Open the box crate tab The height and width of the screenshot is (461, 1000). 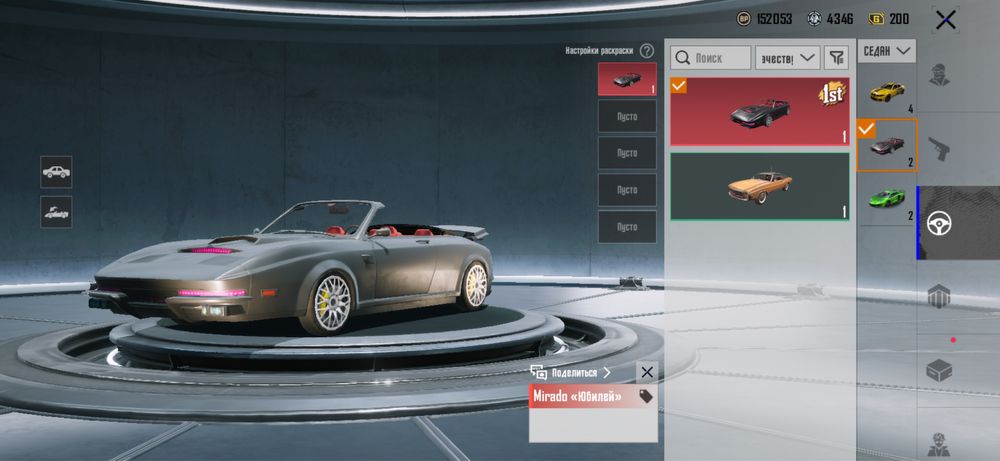click(x=938, y=371)
